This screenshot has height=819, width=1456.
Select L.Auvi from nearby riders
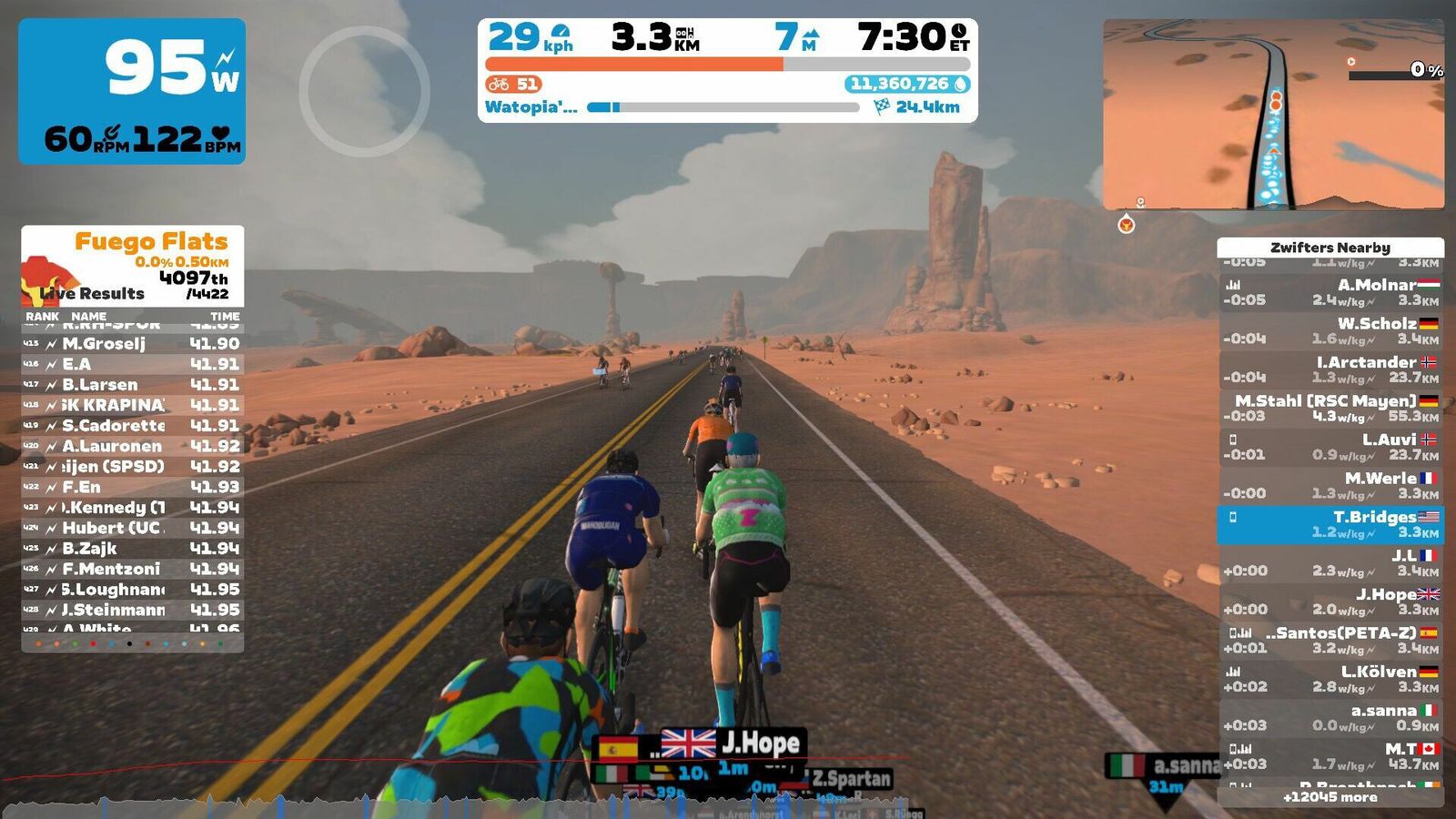pos(1330,447)
